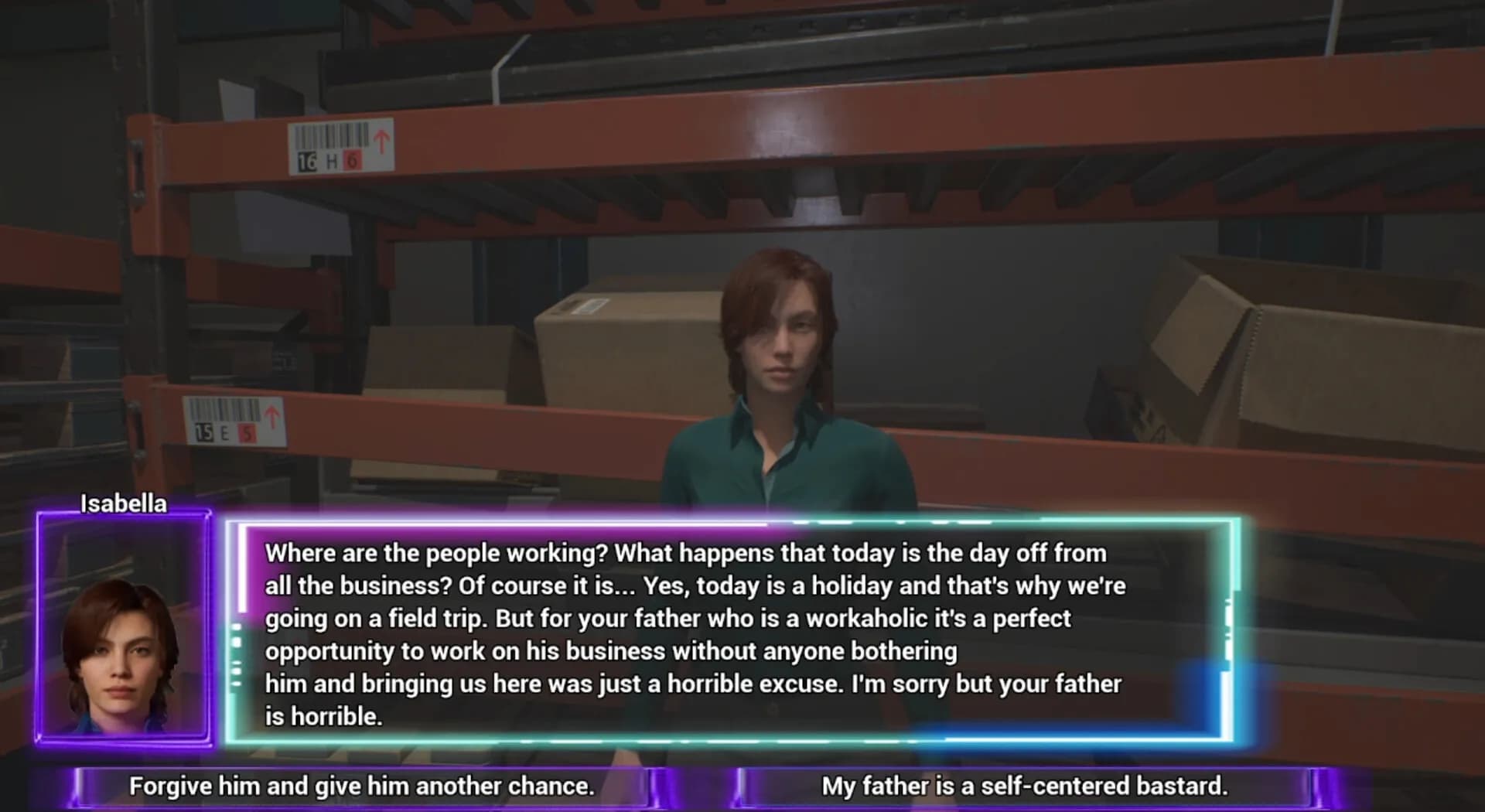1485x812 pixels.
Task: Click the black 15 square on the barcode sticker
Action: point(204,432)
